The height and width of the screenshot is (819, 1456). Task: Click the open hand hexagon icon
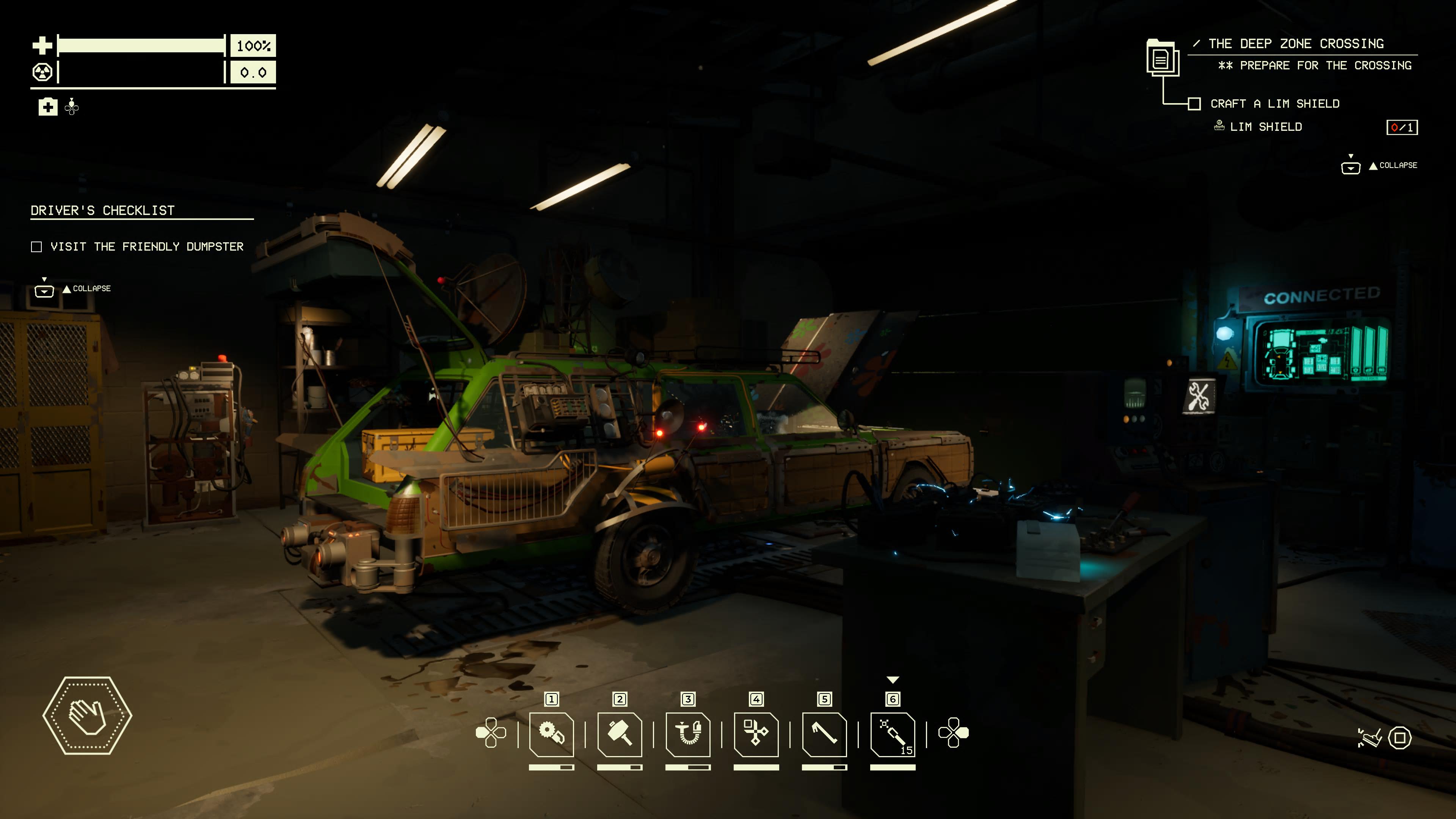click(88, 715)
